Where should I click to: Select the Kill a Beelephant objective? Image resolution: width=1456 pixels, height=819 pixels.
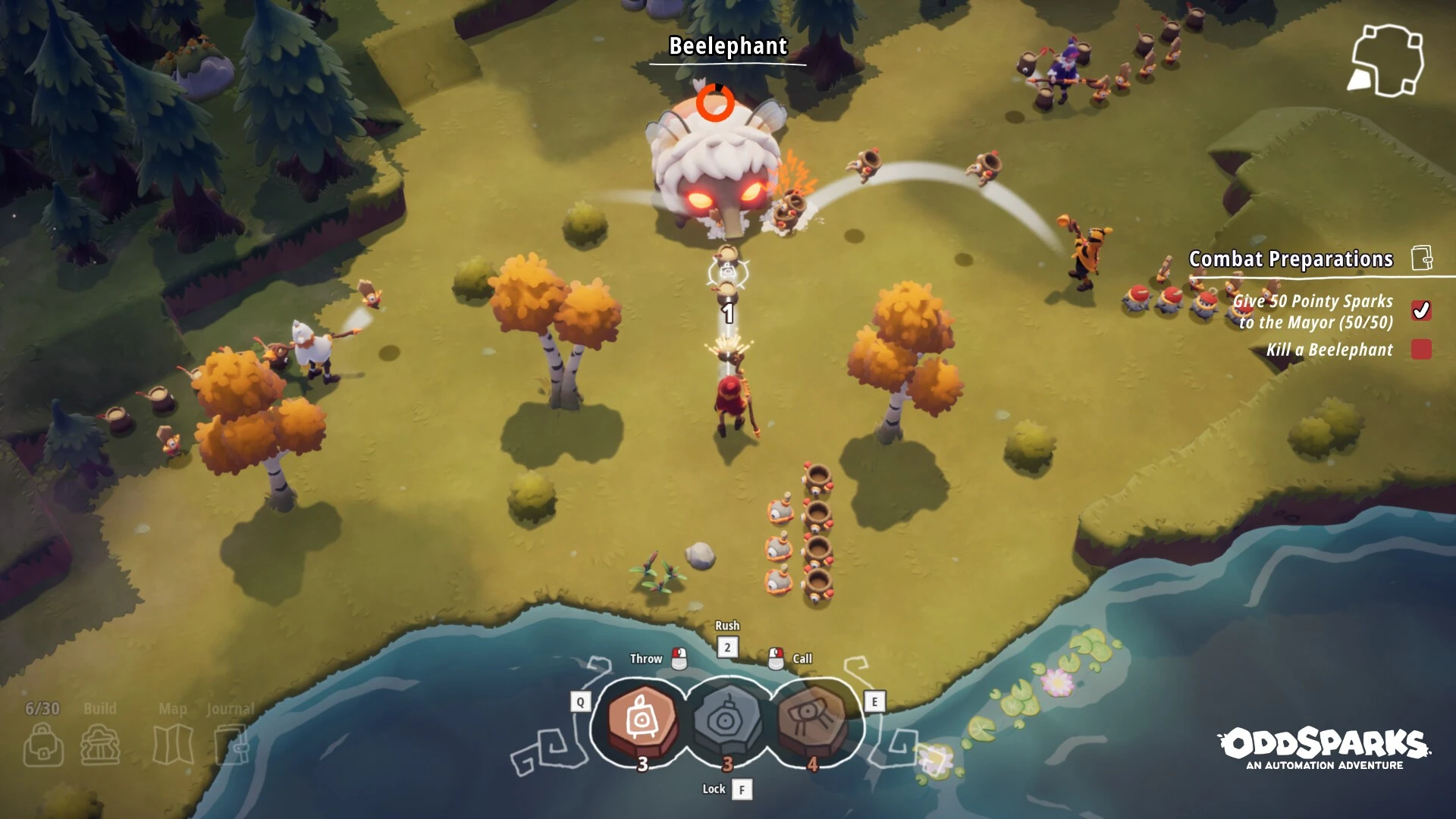1329,350
